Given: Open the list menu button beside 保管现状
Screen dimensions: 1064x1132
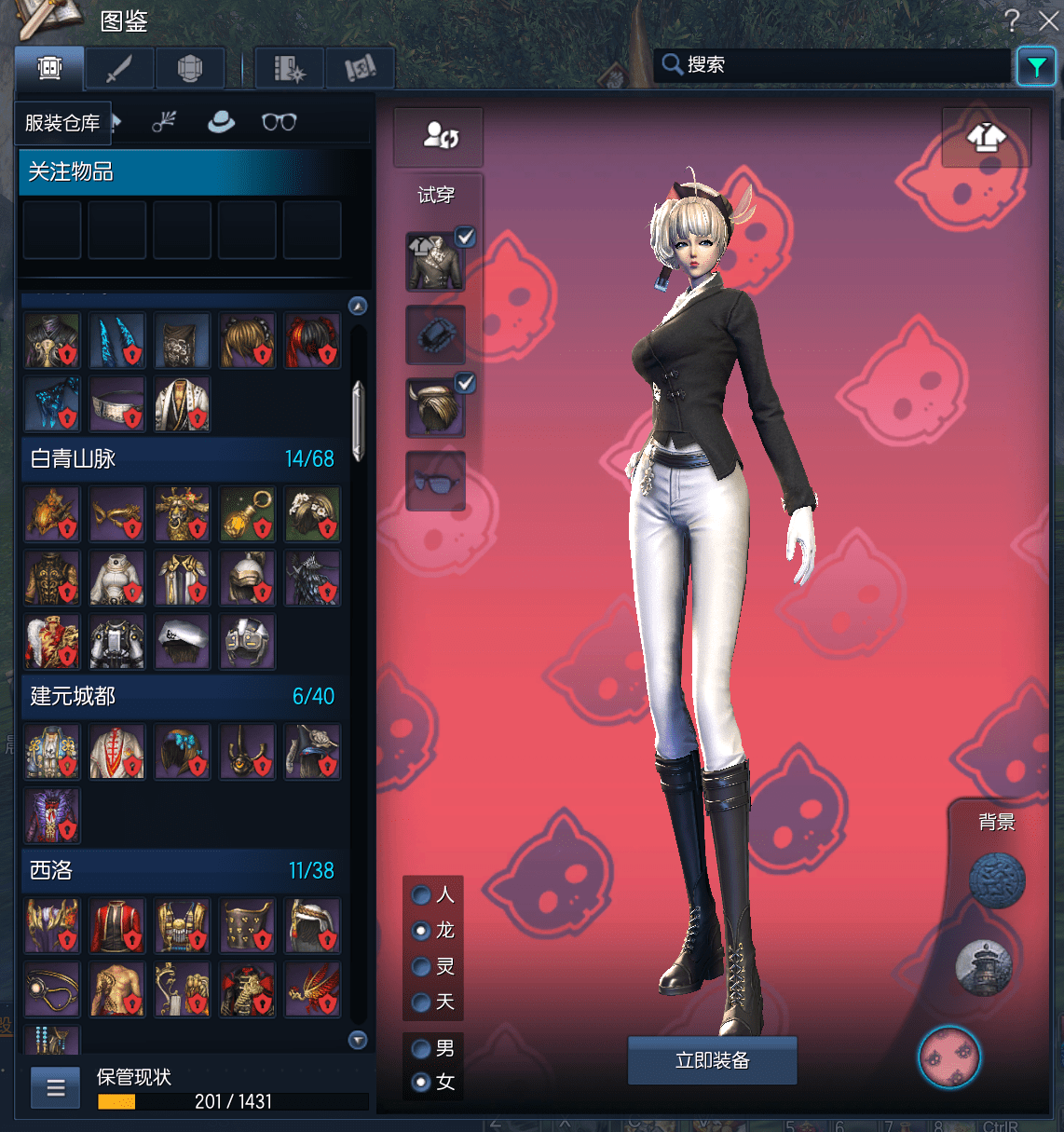Looking at the screenshot, I should (56, 1087).
